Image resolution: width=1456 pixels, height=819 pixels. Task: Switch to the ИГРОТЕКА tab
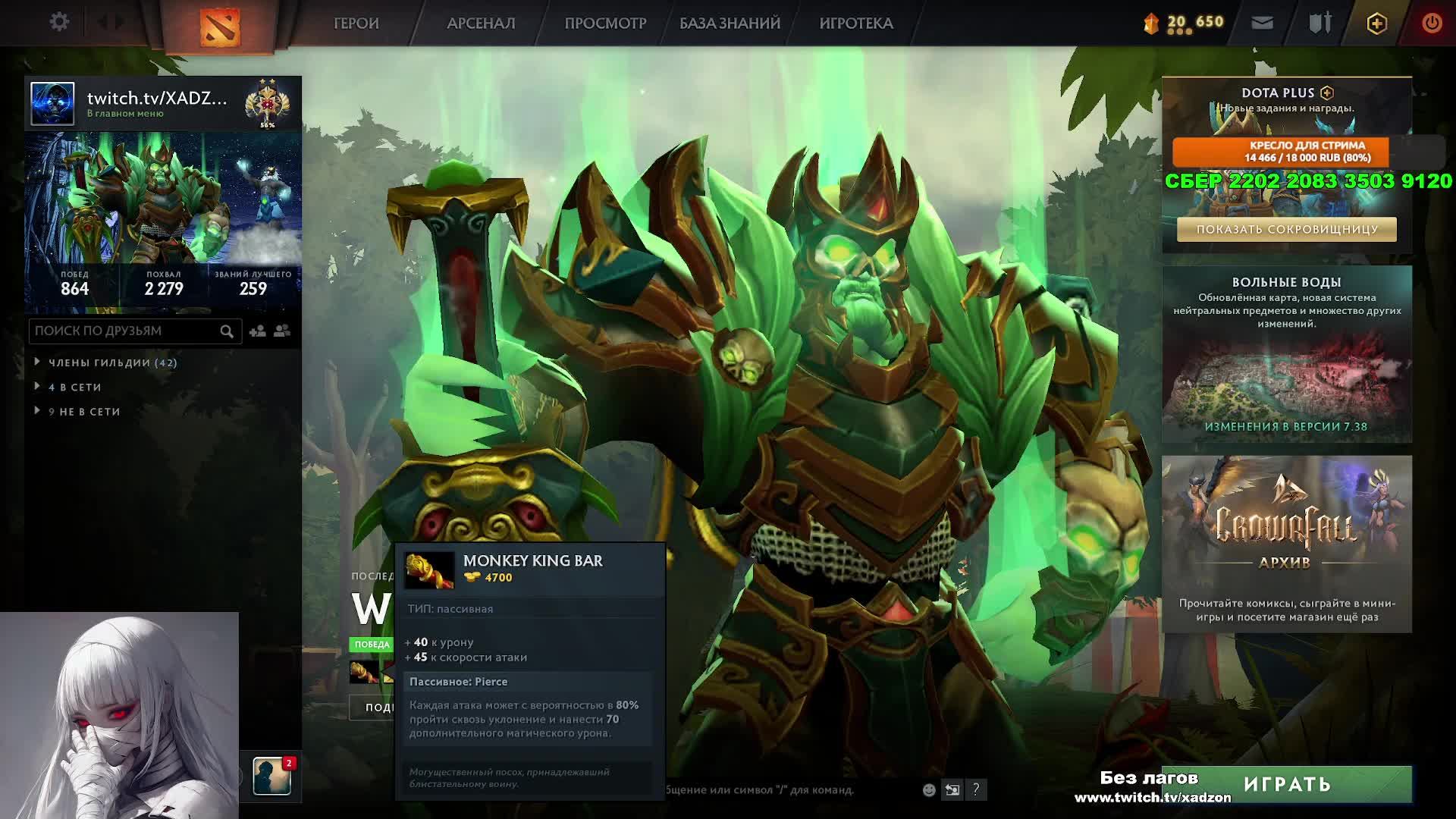coord(856,24)
